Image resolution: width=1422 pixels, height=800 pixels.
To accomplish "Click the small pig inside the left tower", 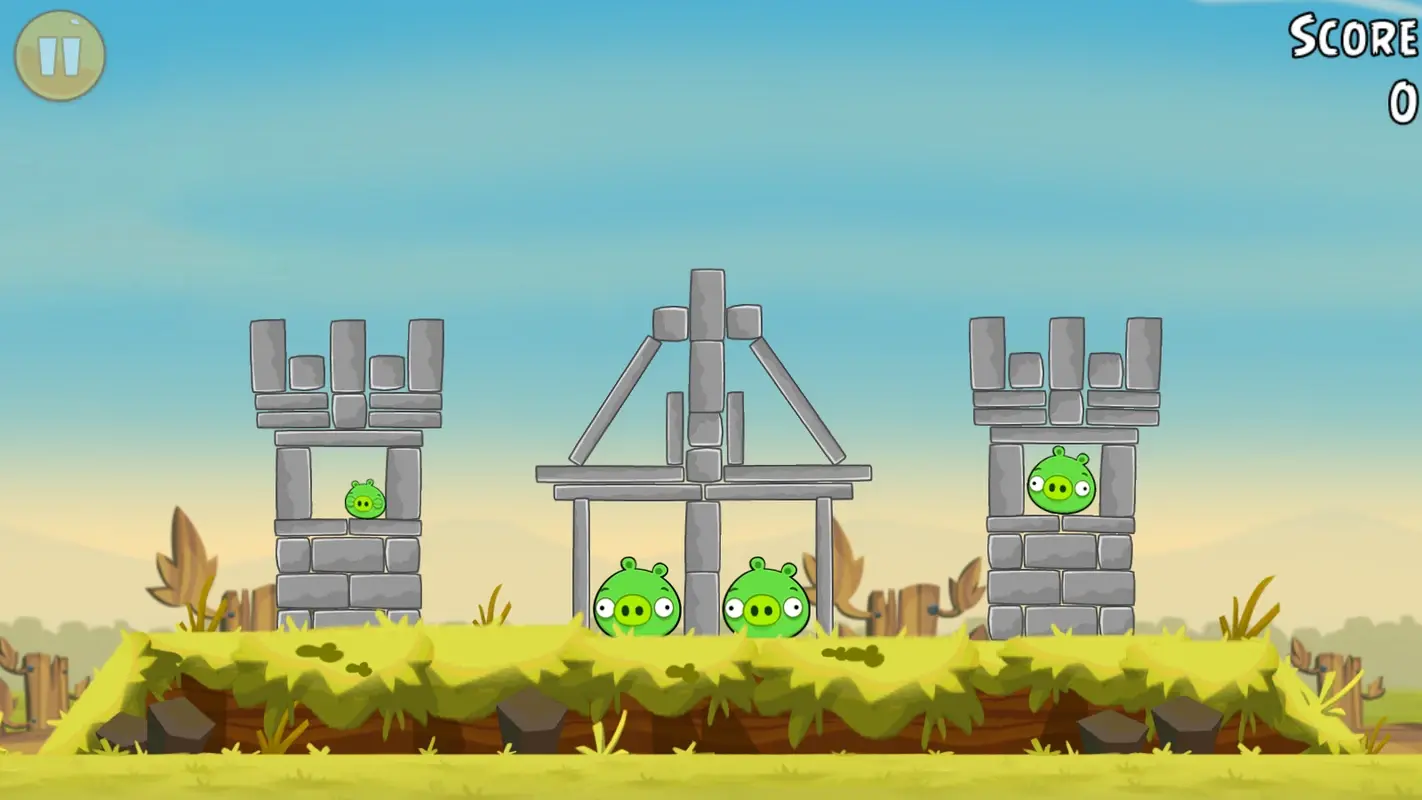I will pos(363,500).
